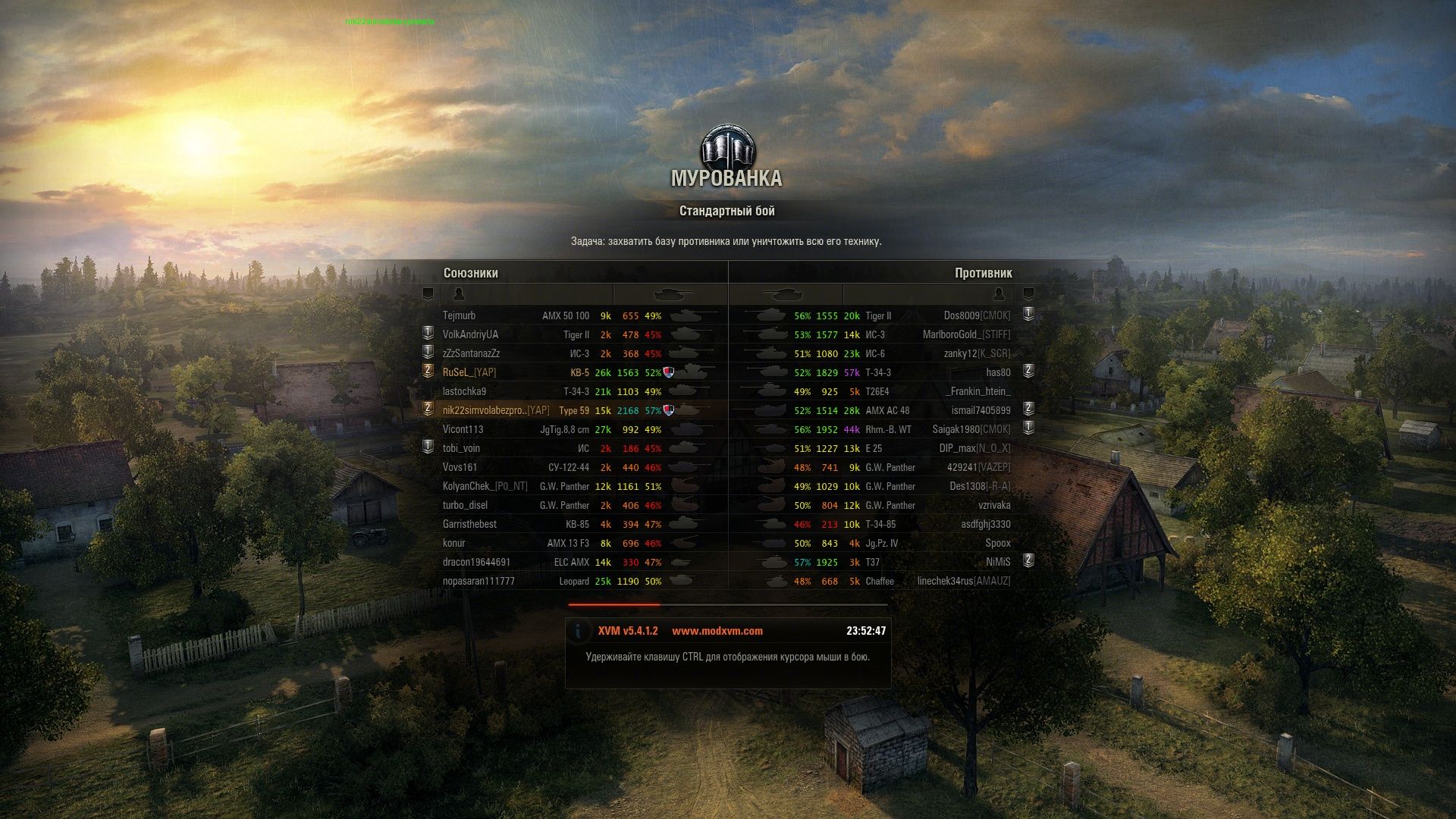Open the www.modxvm.com link
This screenshot has width=1456, height=819.
pos(717,631)
